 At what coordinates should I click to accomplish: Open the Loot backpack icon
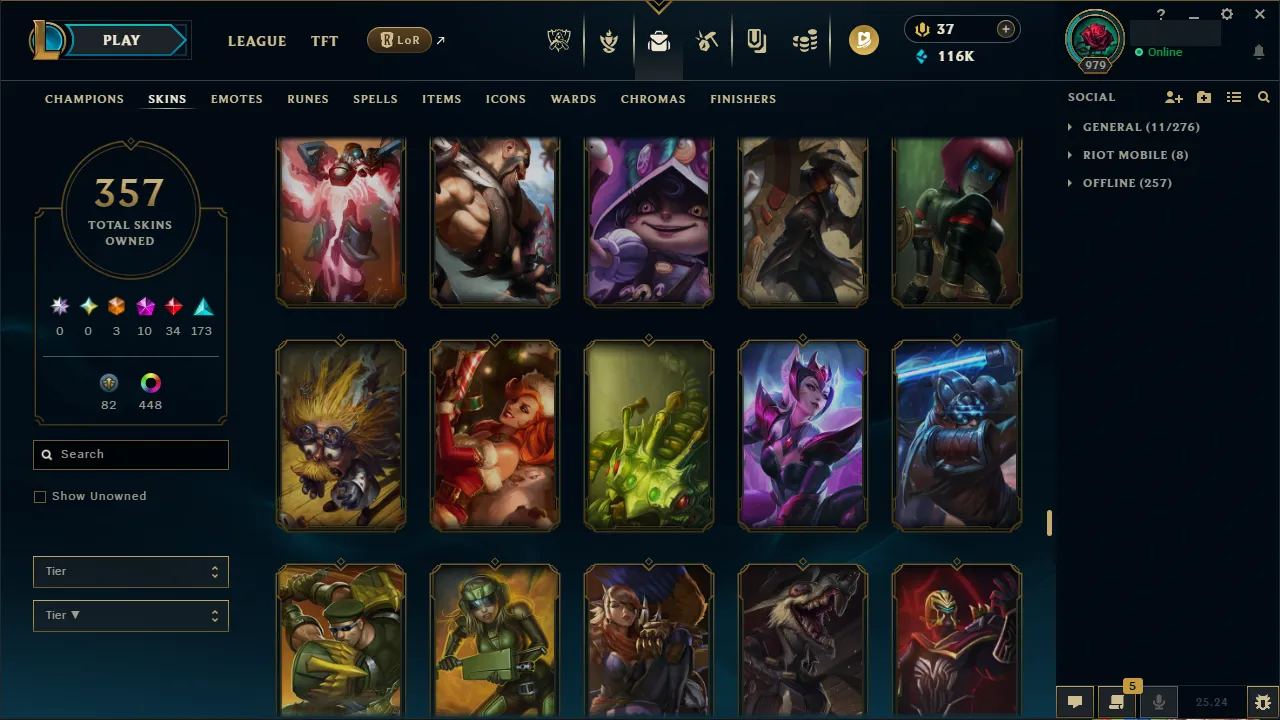[657, 40]
